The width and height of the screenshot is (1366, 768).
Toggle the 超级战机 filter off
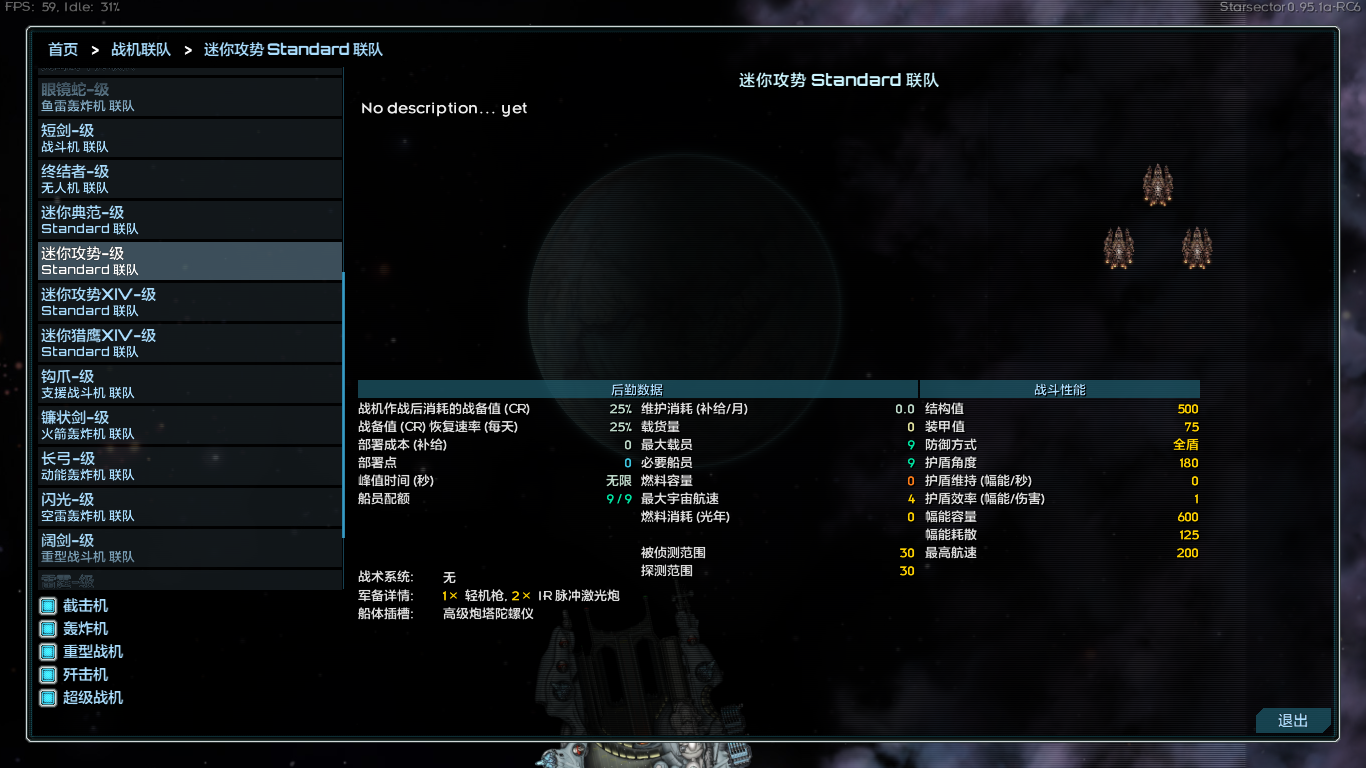point(47,697)
